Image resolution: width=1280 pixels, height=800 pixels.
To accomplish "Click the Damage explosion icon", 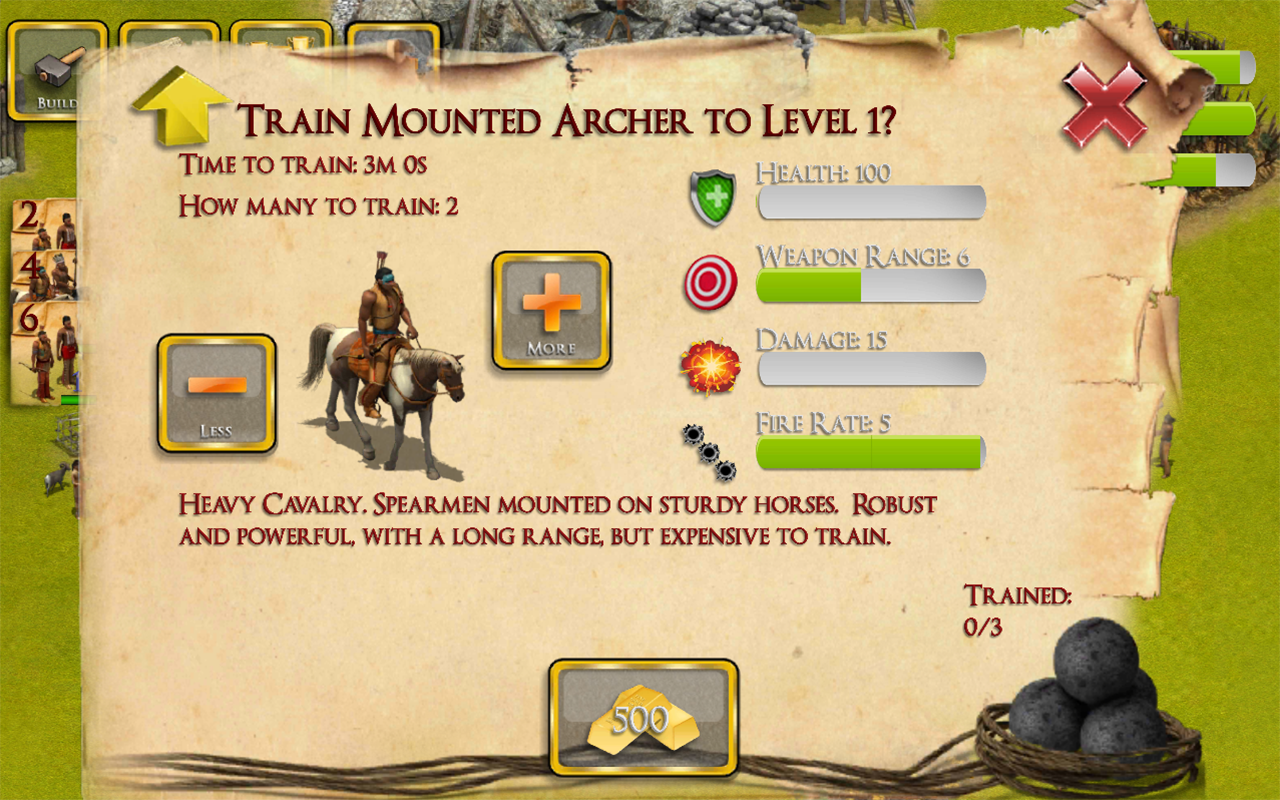I will tap(712, 366).
